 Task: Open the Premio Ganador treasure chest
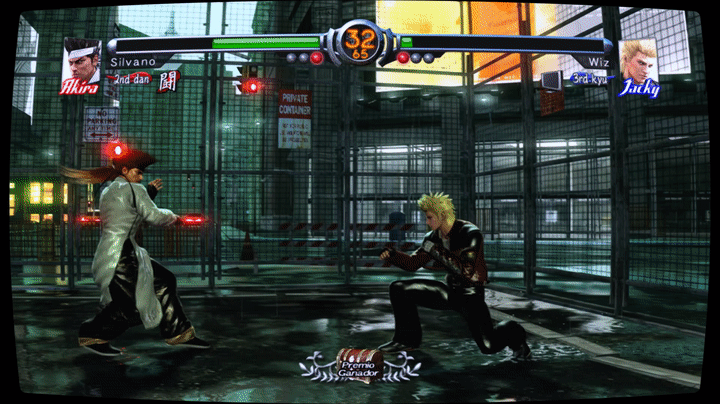(x=360, y=362)
